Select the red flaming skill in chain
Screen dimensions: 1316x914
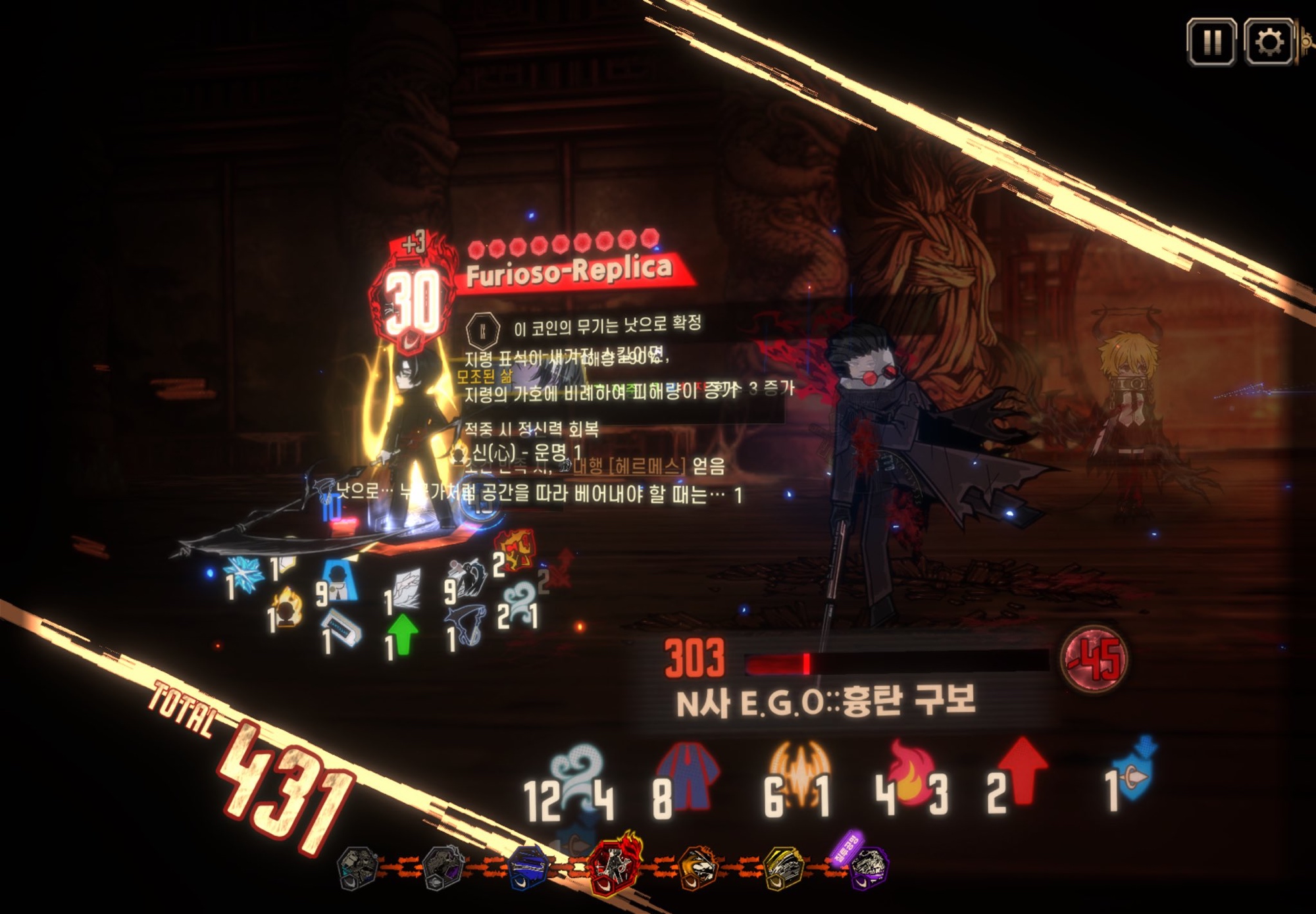coord(615,864)
